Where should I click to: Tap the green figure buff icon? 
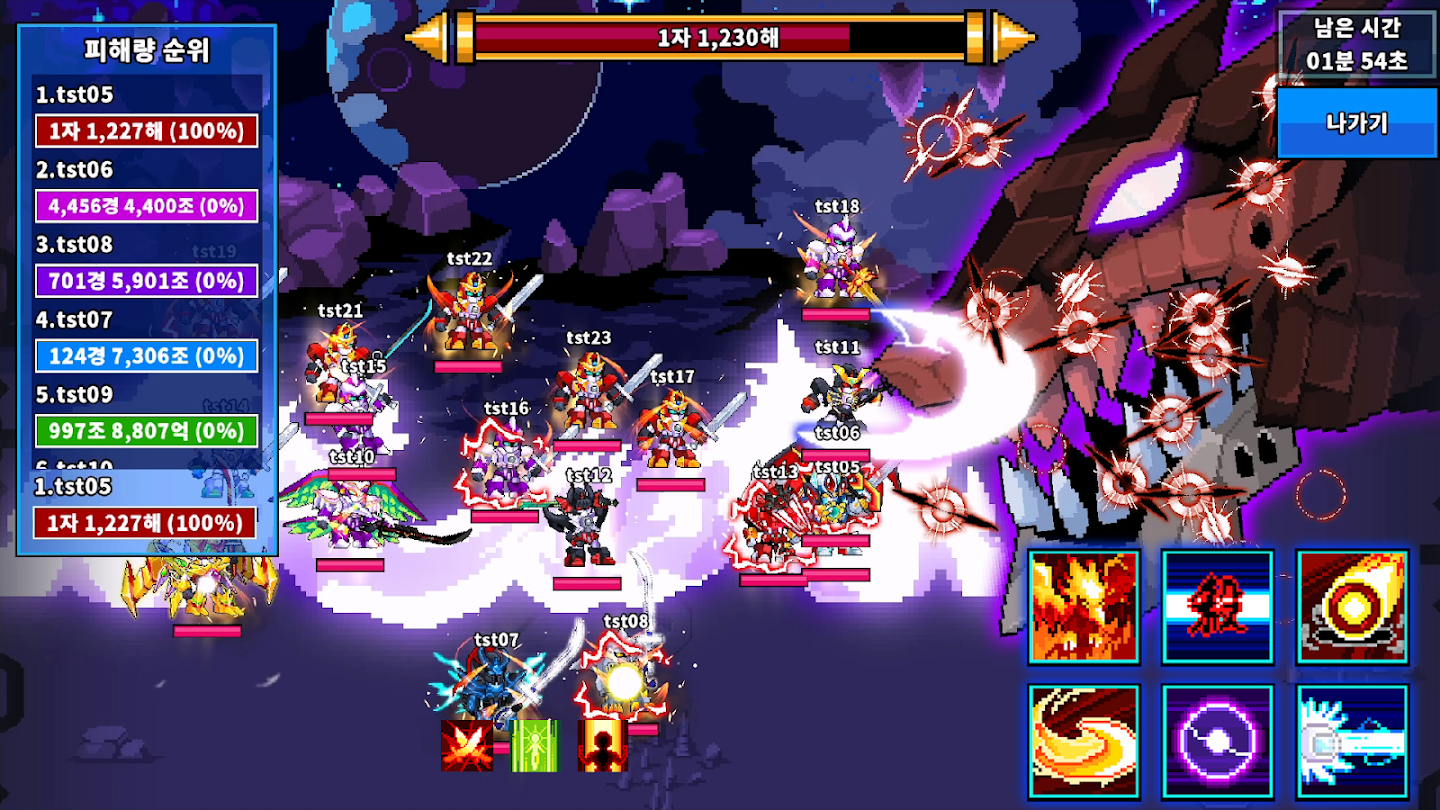(x=535, y=745)
